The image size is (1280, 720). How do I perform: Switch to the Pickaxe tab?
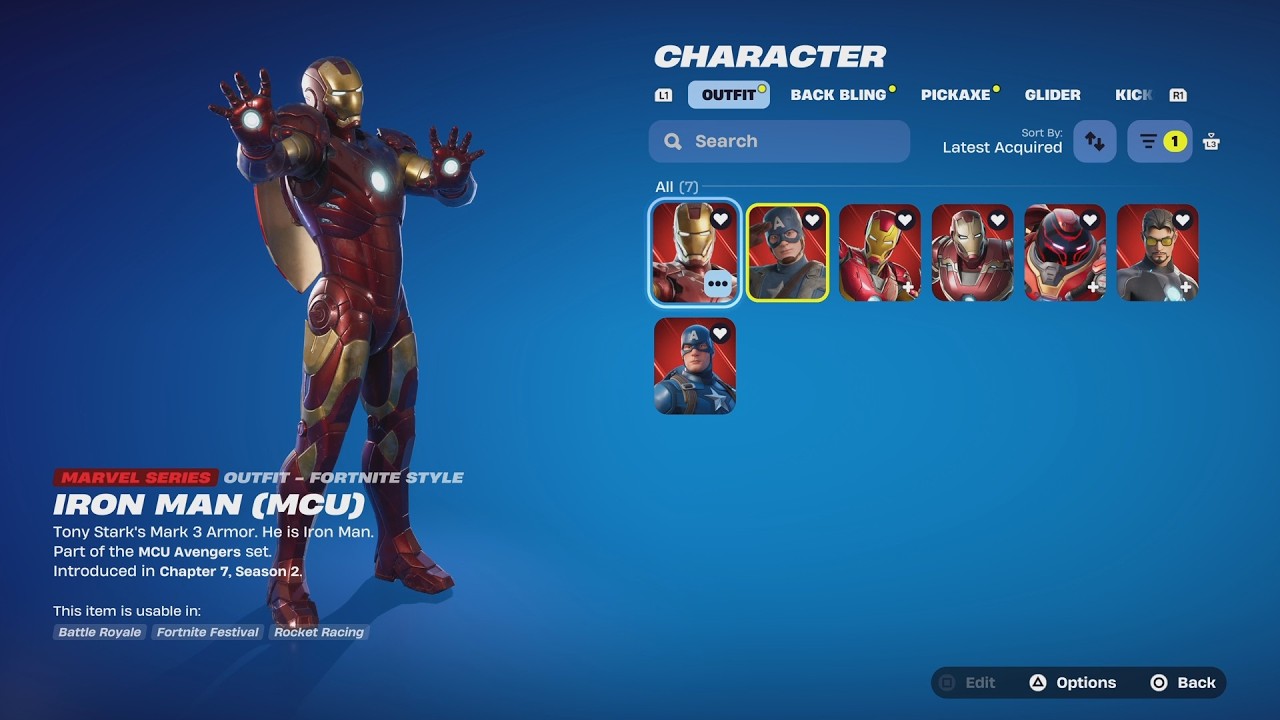[955, 95]
